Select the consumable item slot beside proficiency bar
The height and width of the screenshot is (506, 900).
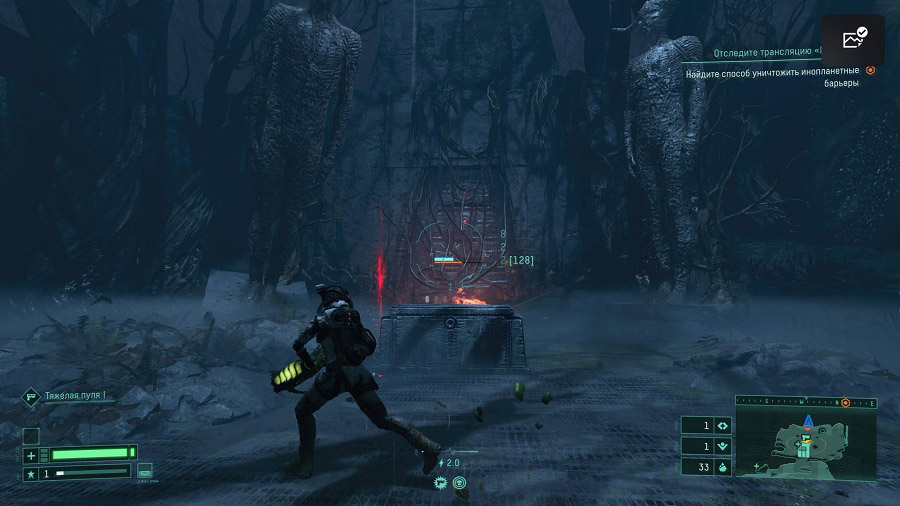point(145,470)
